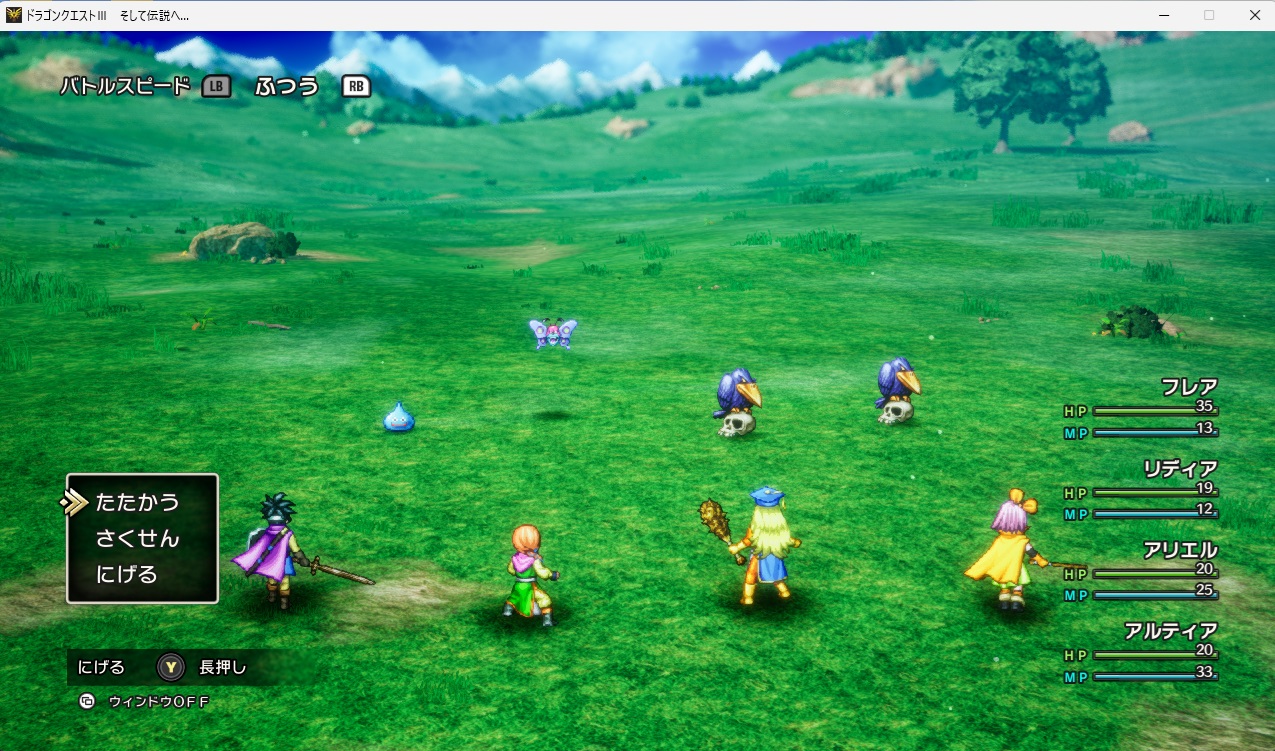Select たたかう in the battle menu
Image resolution: width=1275 pixels, height=751 pixels.
[x=137, y=502]
